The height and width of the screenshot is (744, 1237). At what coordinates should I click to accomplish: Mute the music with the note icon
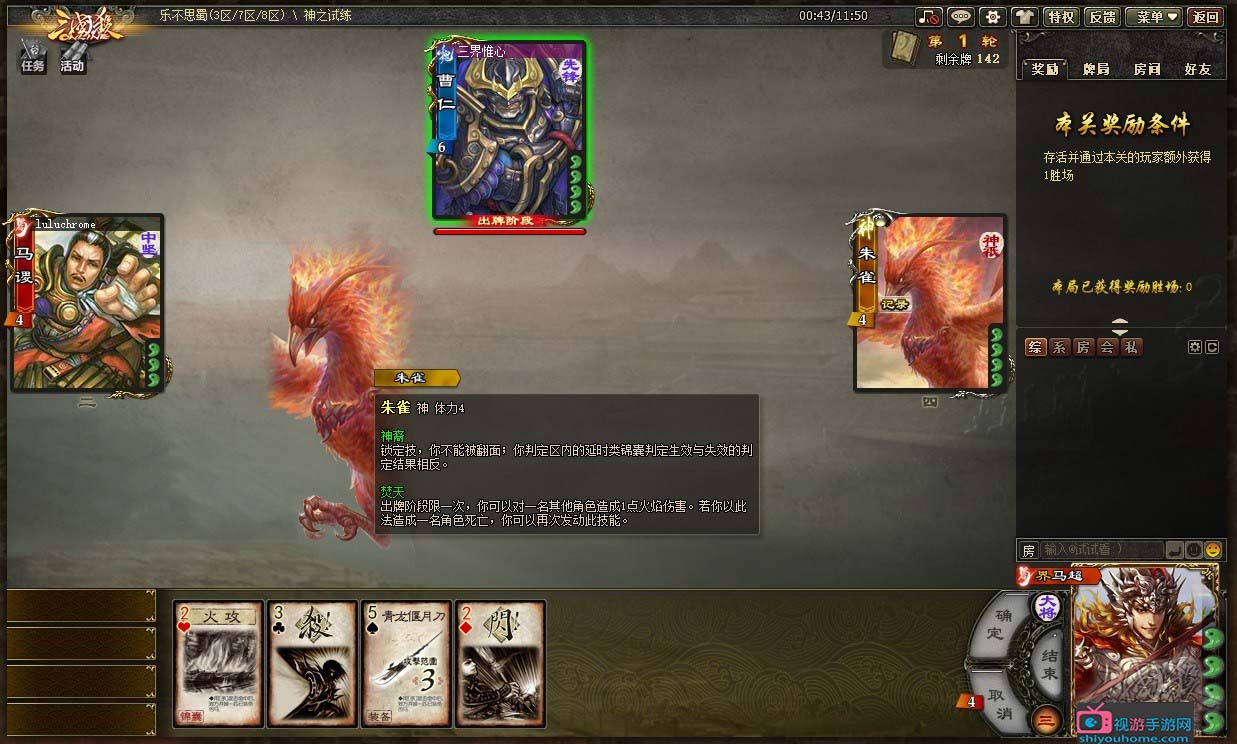point(929,17)
